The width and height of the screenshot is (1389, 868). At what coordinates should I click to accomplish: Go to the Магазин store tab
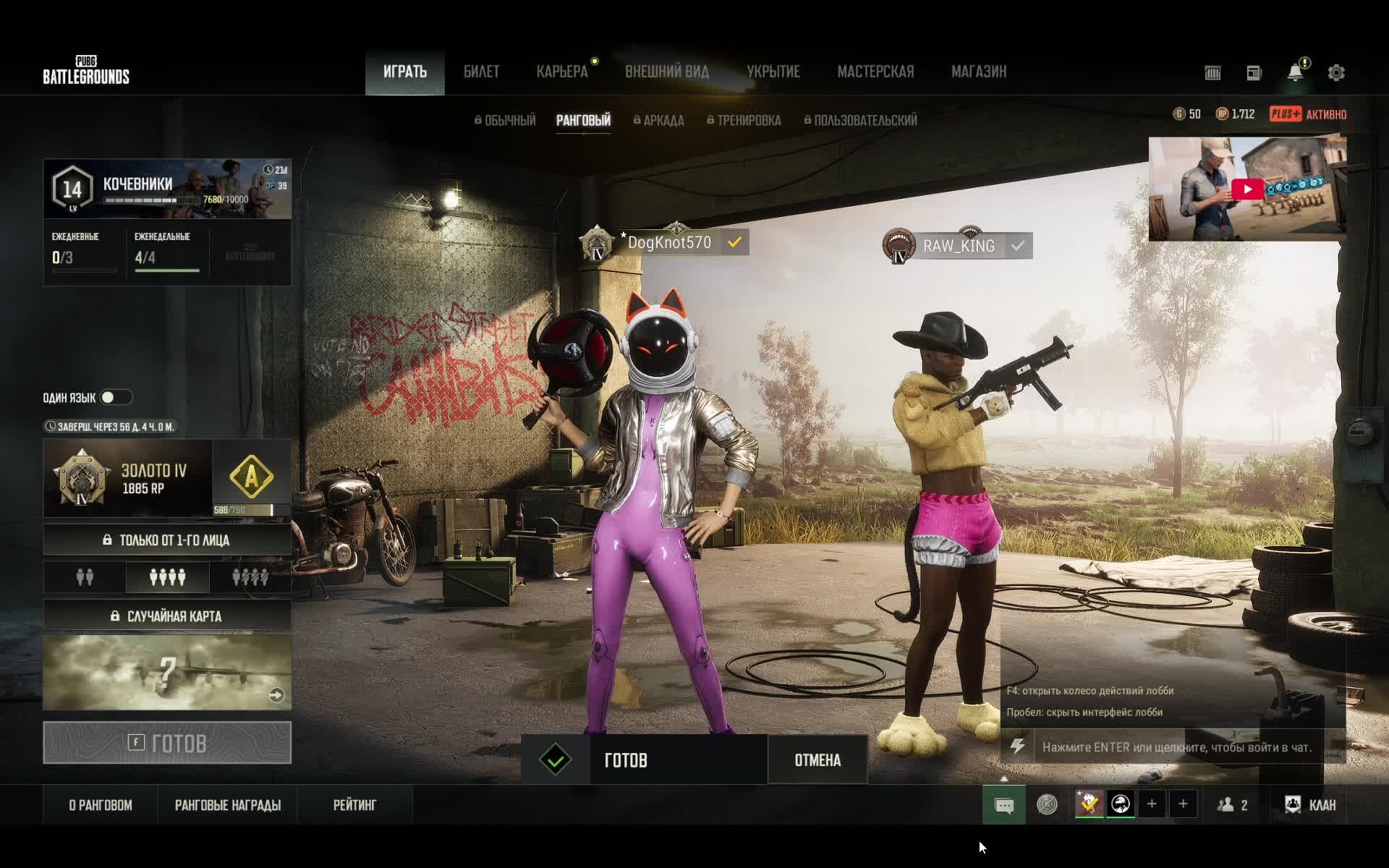click(x=978, y=72)
